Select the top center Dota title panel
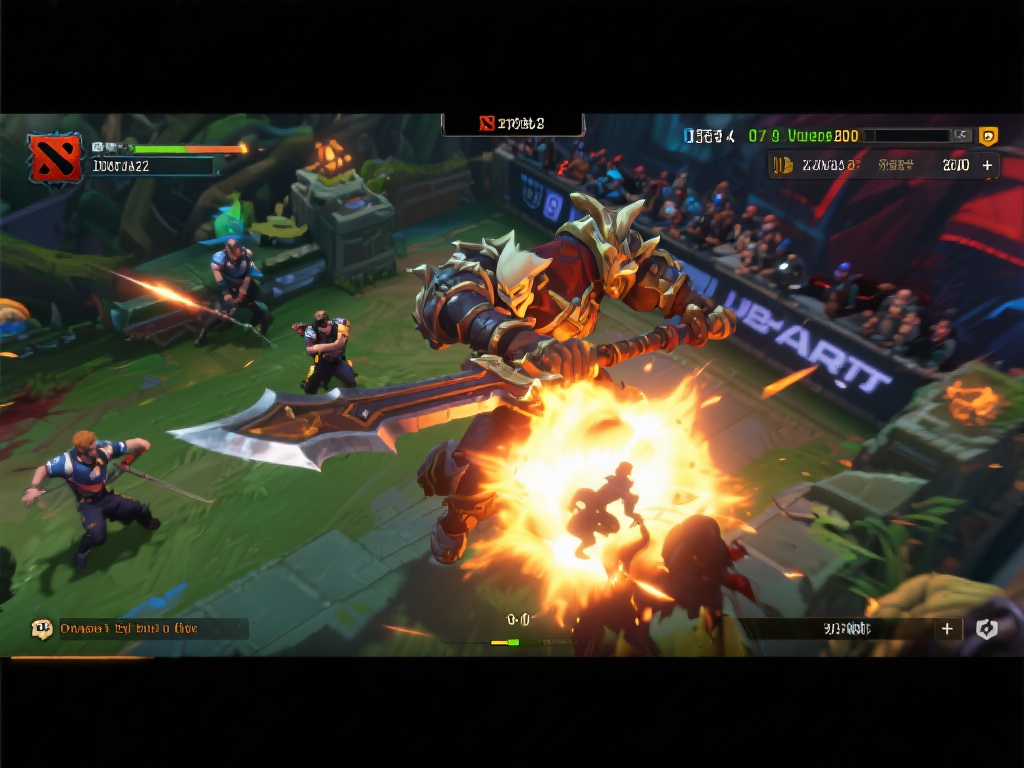 tap(513, 124)
